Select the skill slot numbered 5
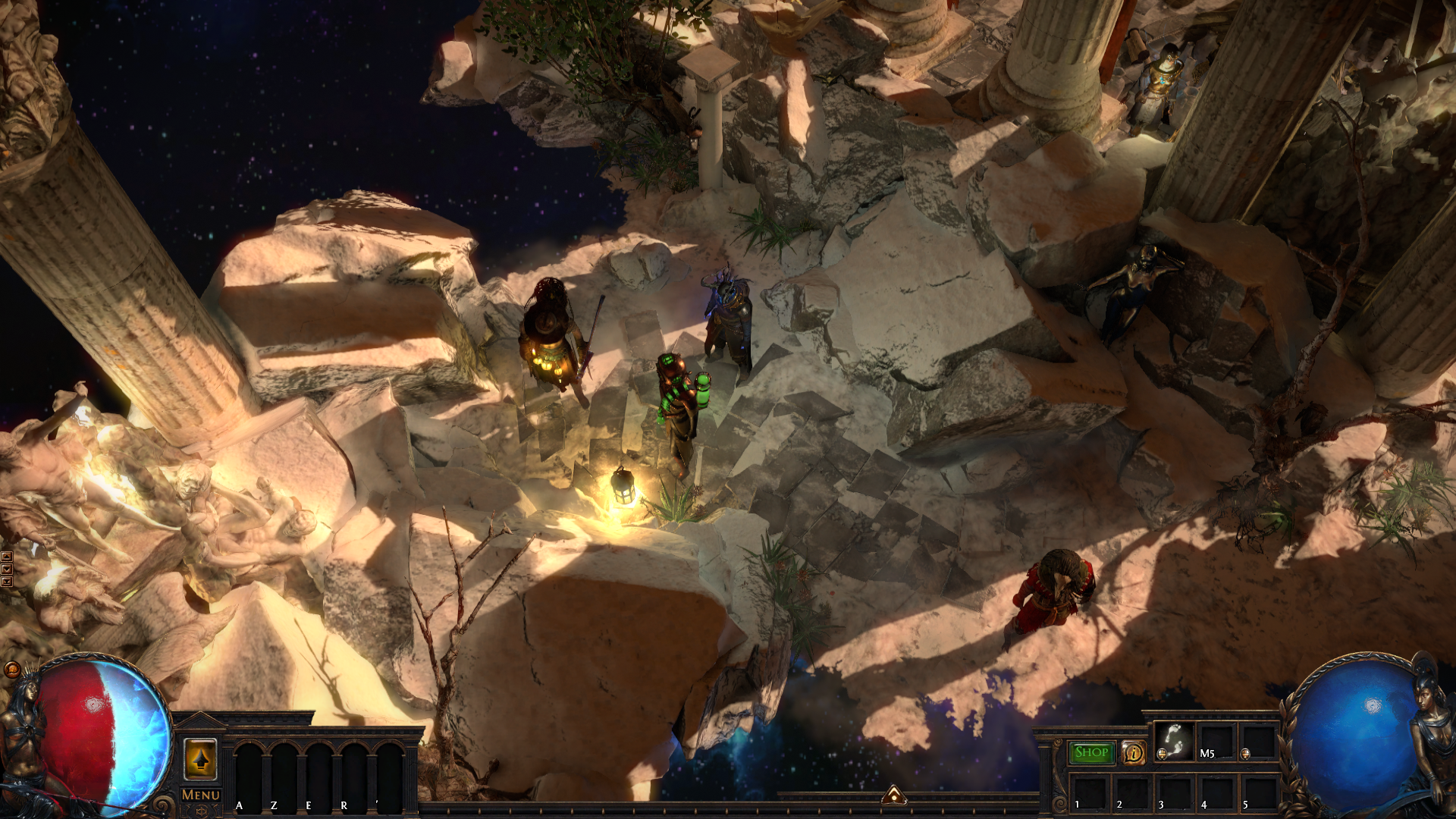Screen dimensions: 1456x819 [x=1258, y=792]
